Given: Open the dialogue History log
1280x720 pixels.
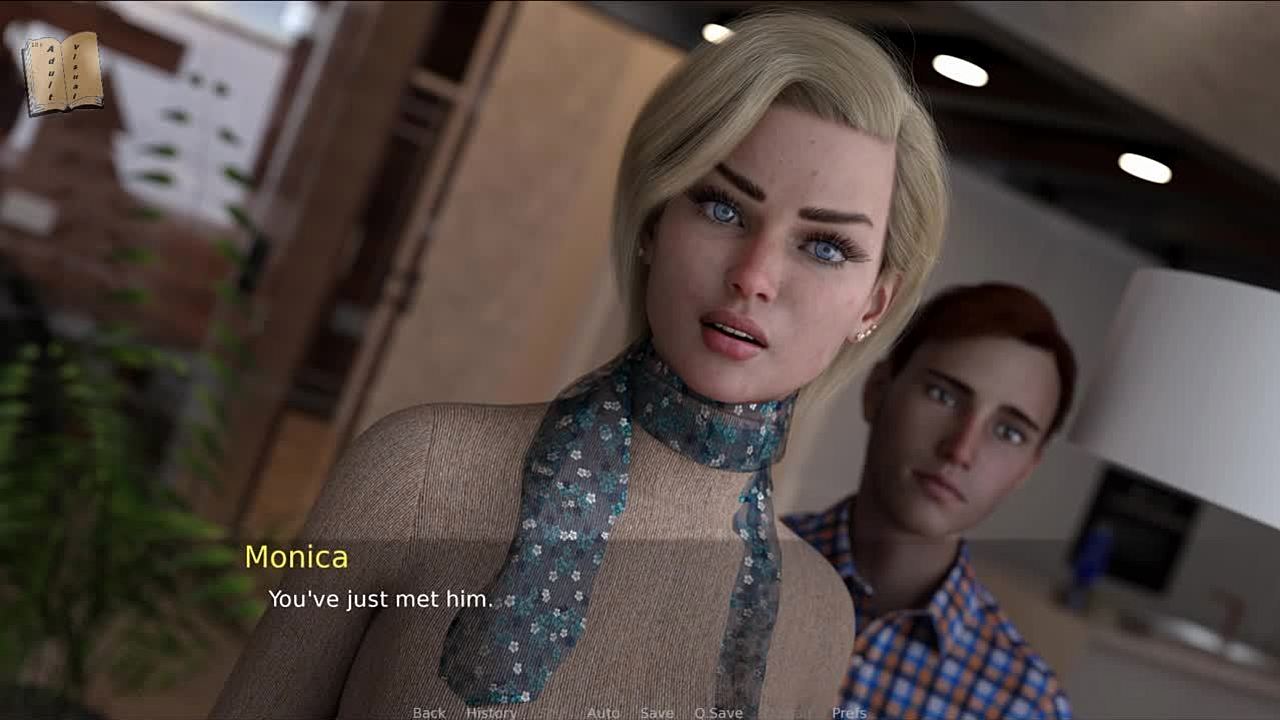Looking at the screenshot, I should click(491, 712).
